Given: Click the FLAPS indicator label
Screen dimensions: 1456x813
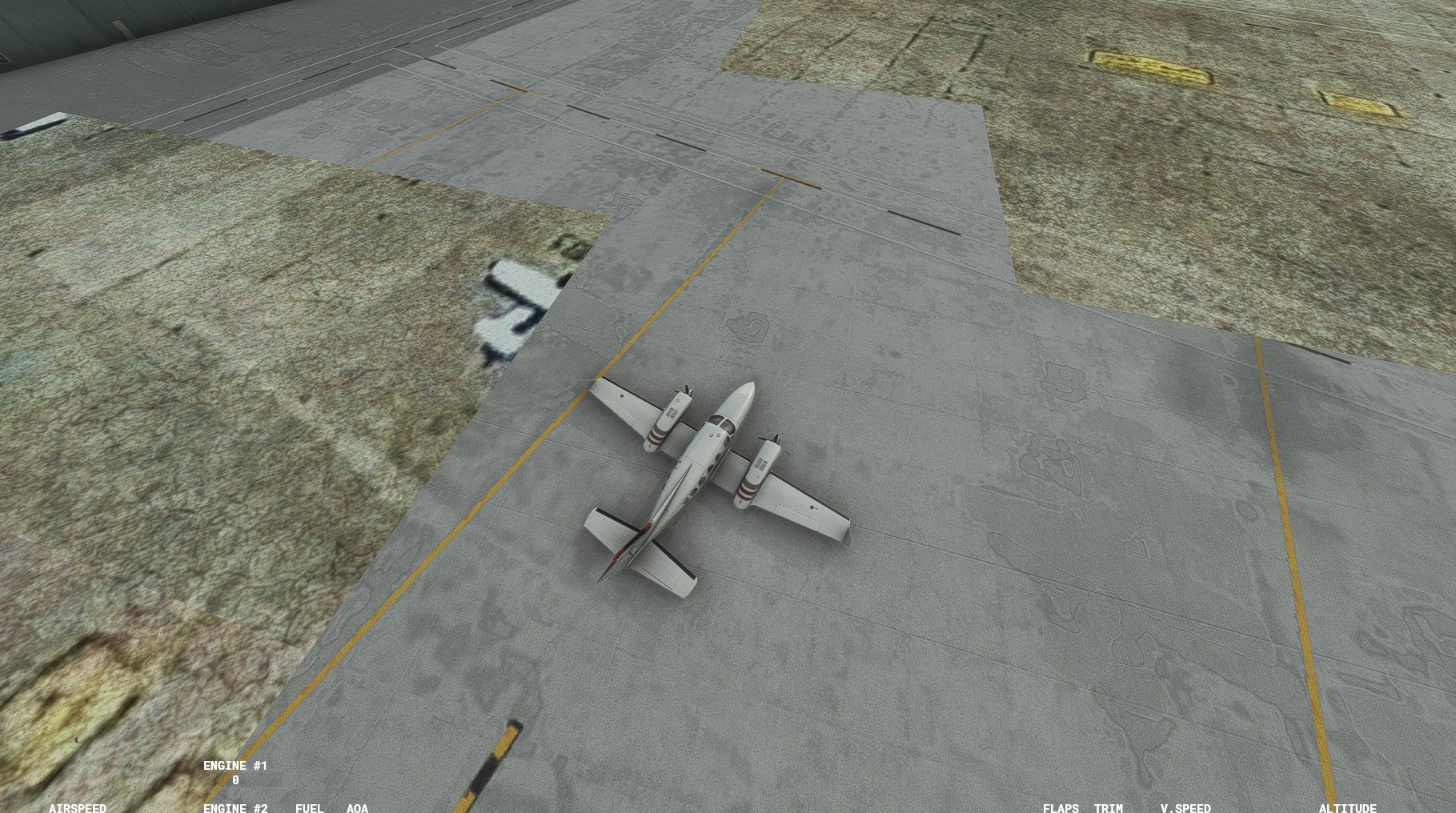Looking at the screenshot, I should [x=1060, y=808].
